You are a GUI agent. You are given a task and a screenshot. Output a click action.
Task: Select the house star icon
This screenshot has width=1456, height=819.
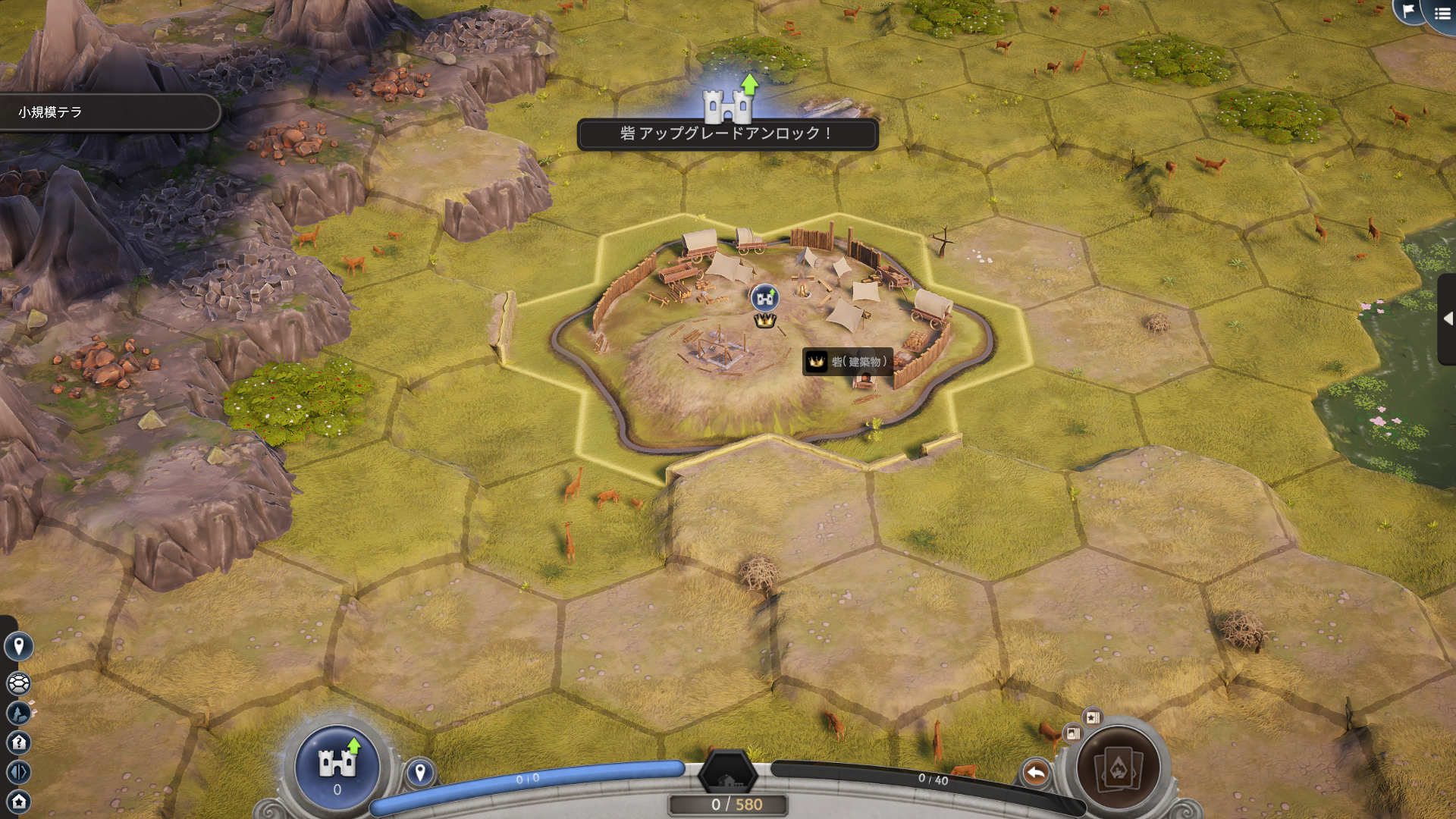[x=19, y=801]
